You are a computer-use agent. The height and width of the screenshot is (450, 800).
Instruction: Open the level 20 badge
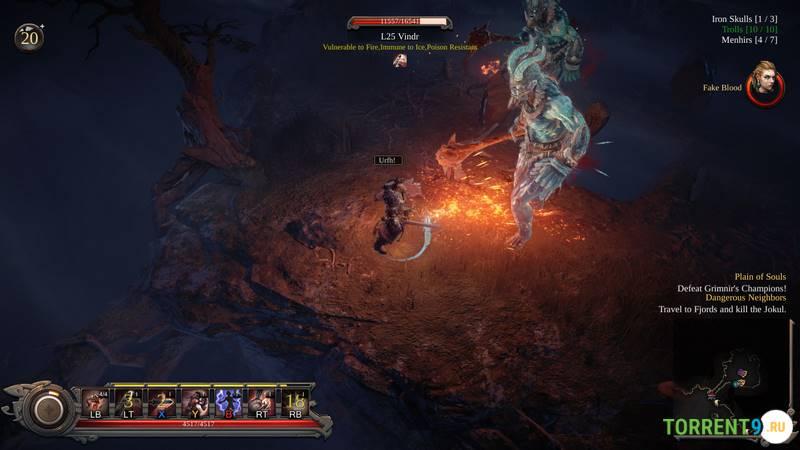[x=28, y=38]
